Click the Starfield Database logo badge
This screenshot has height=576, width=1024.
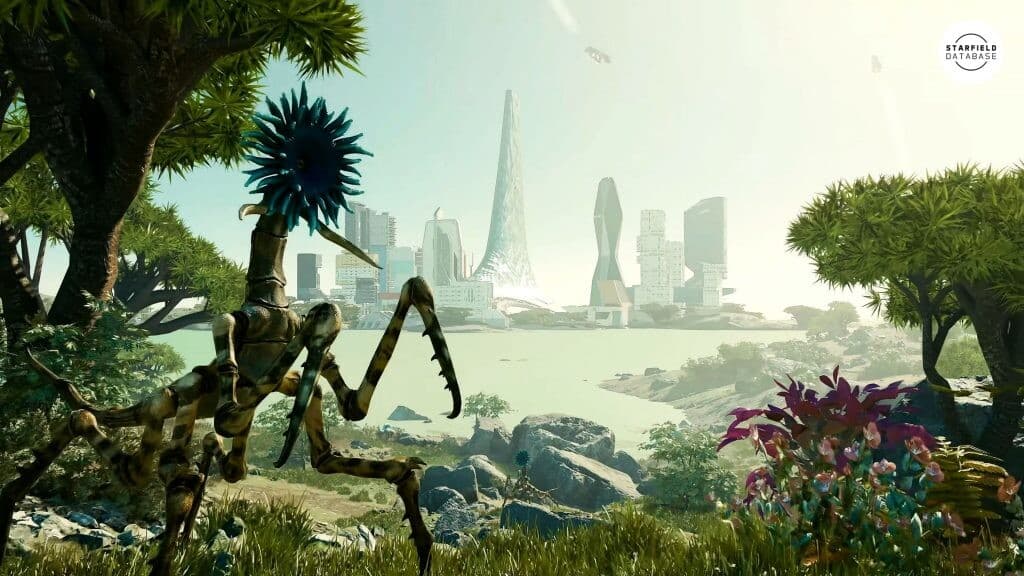[970, 50]
